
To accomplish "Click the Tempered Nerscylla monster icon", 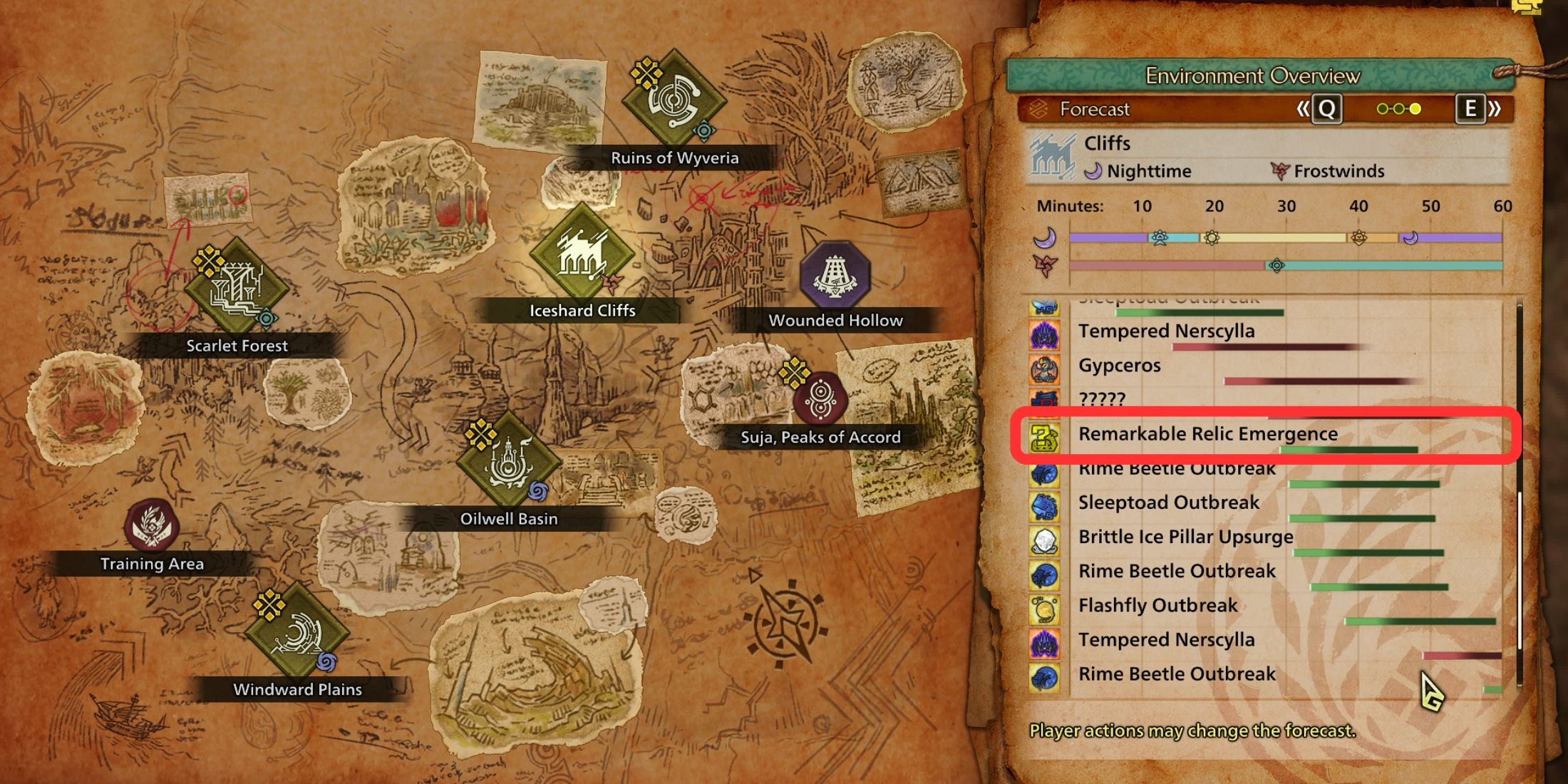I will [x=1044, y=332].
